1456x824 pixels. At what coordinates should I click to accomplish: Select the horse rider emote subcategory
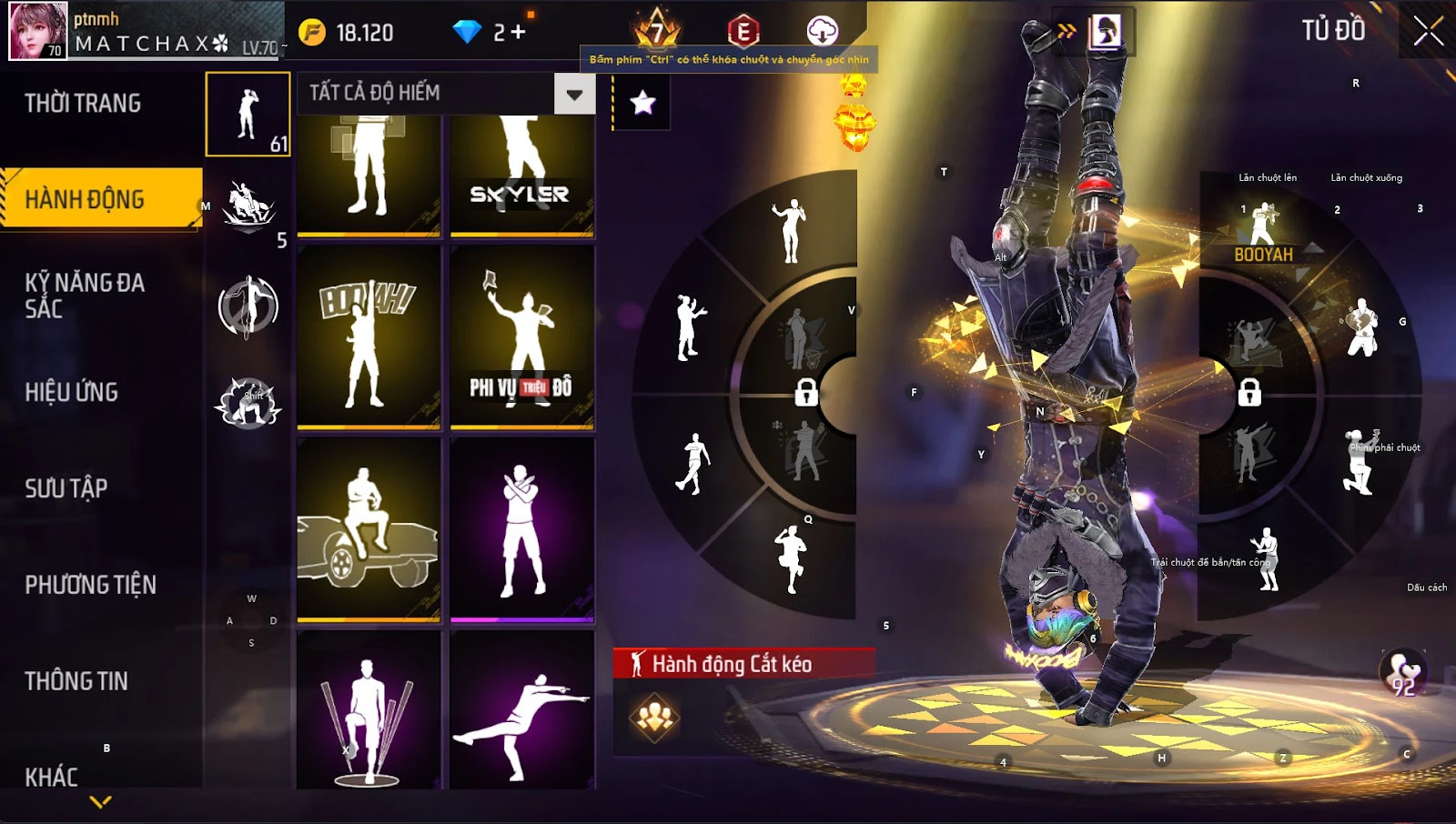(248, 207)
